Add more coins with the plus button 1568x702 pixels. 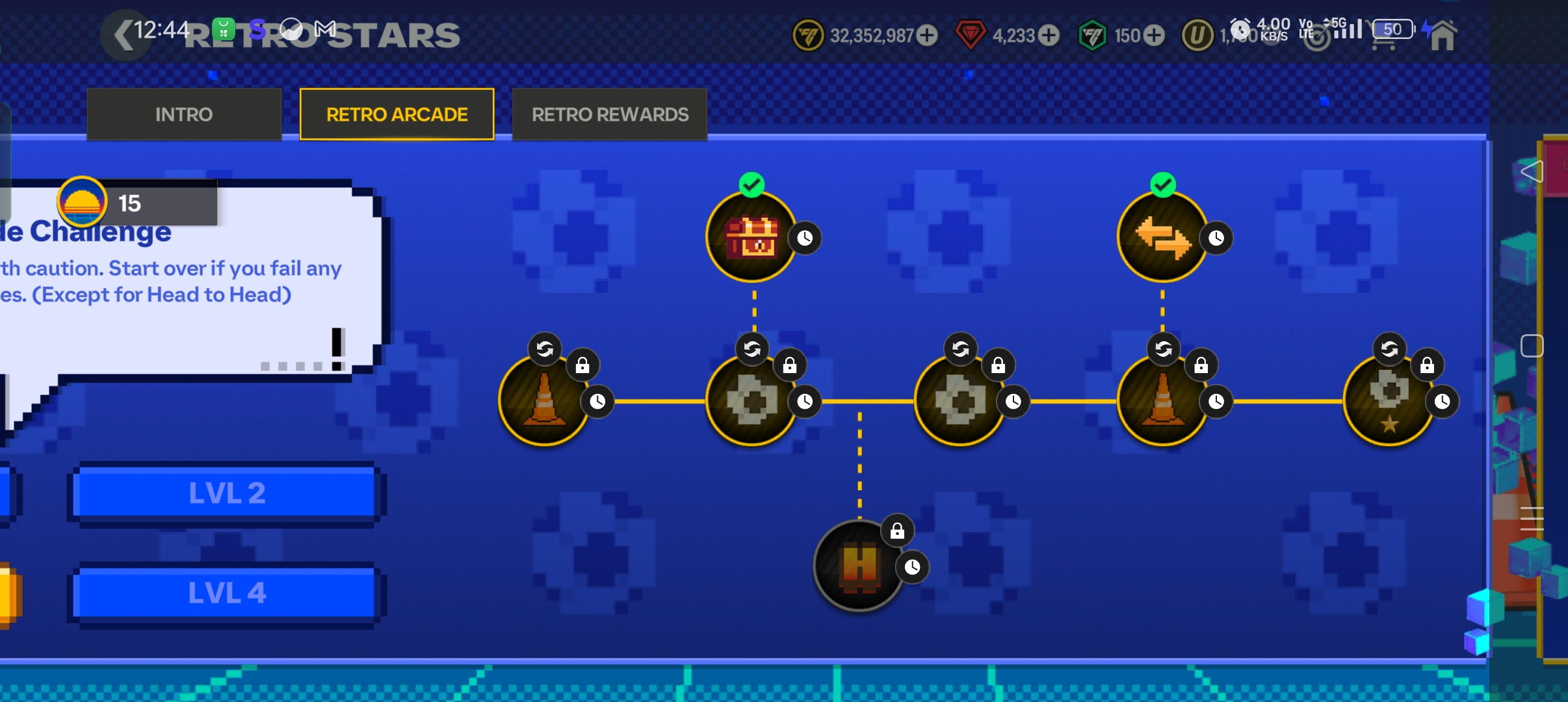coord(927,35)
